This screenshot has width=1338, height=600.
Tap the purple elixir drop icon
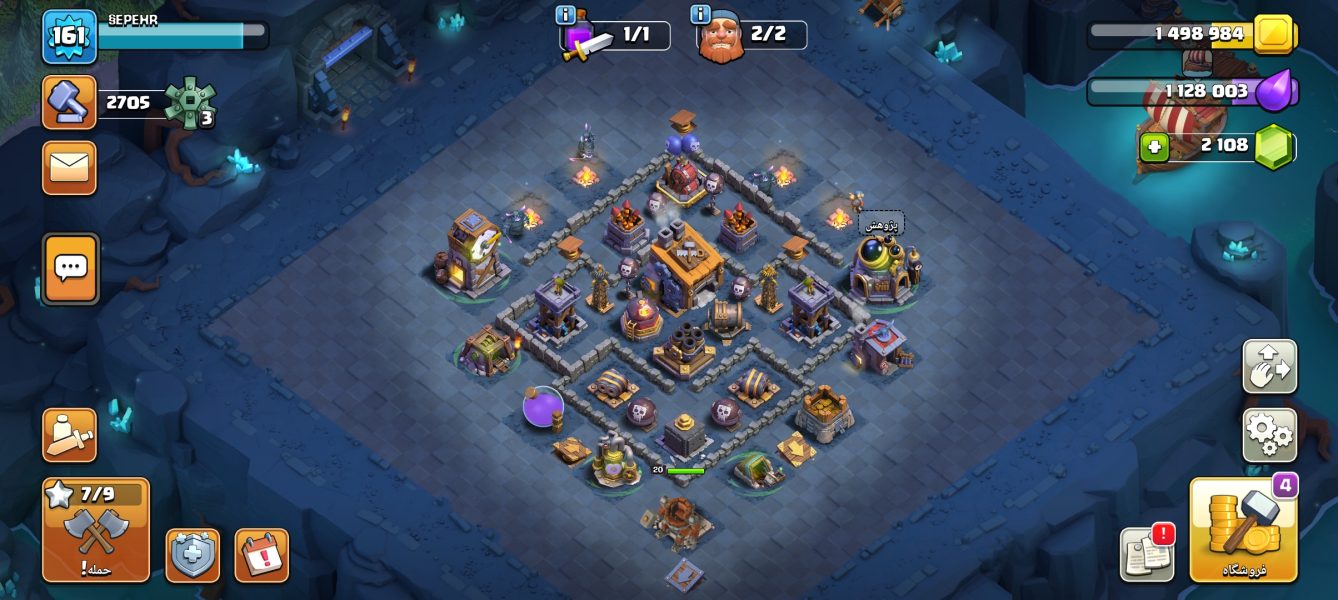[1274, 92]
